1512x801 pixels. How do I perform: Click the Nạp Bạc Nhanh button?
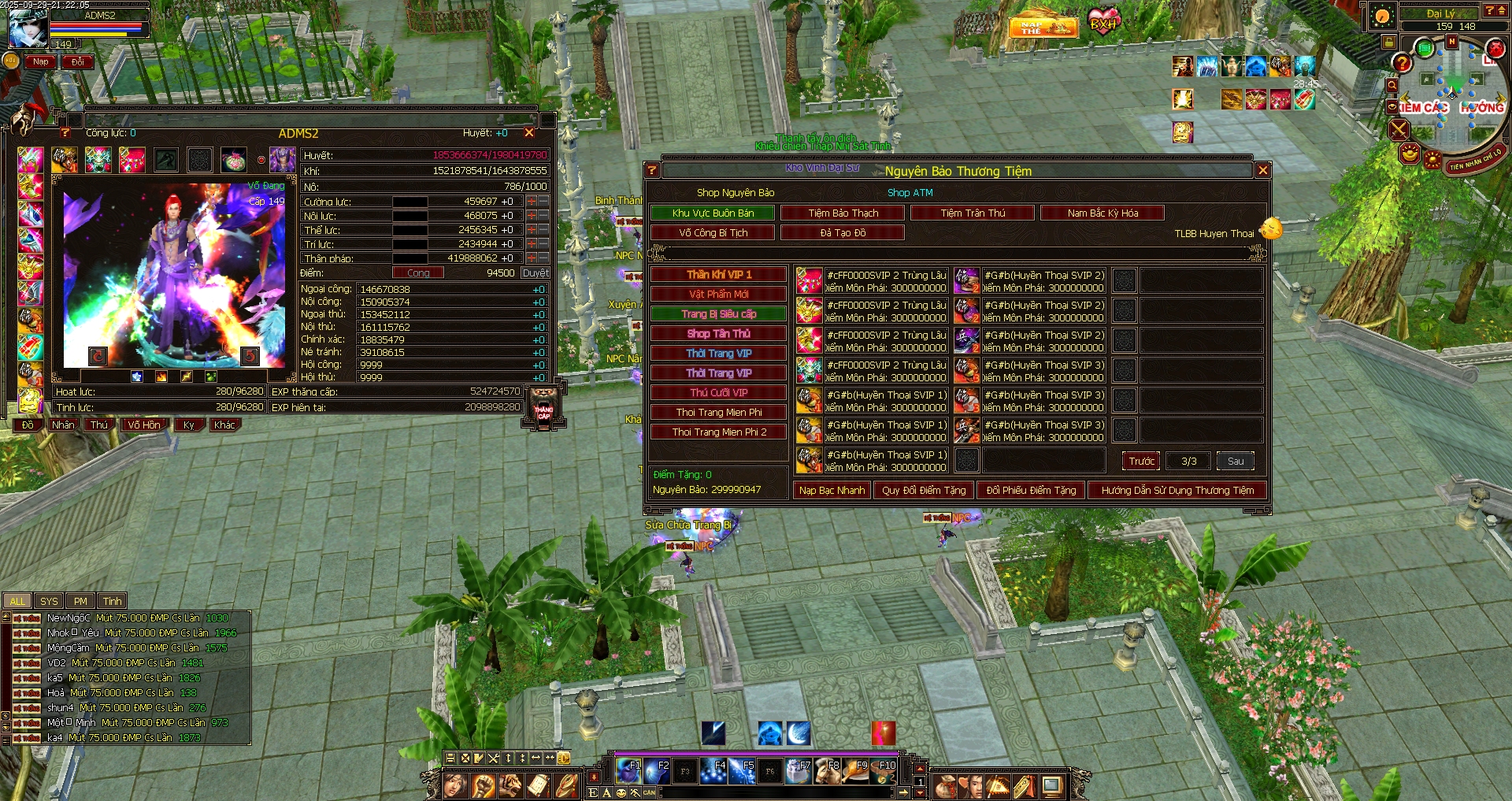tap(832, 490)
